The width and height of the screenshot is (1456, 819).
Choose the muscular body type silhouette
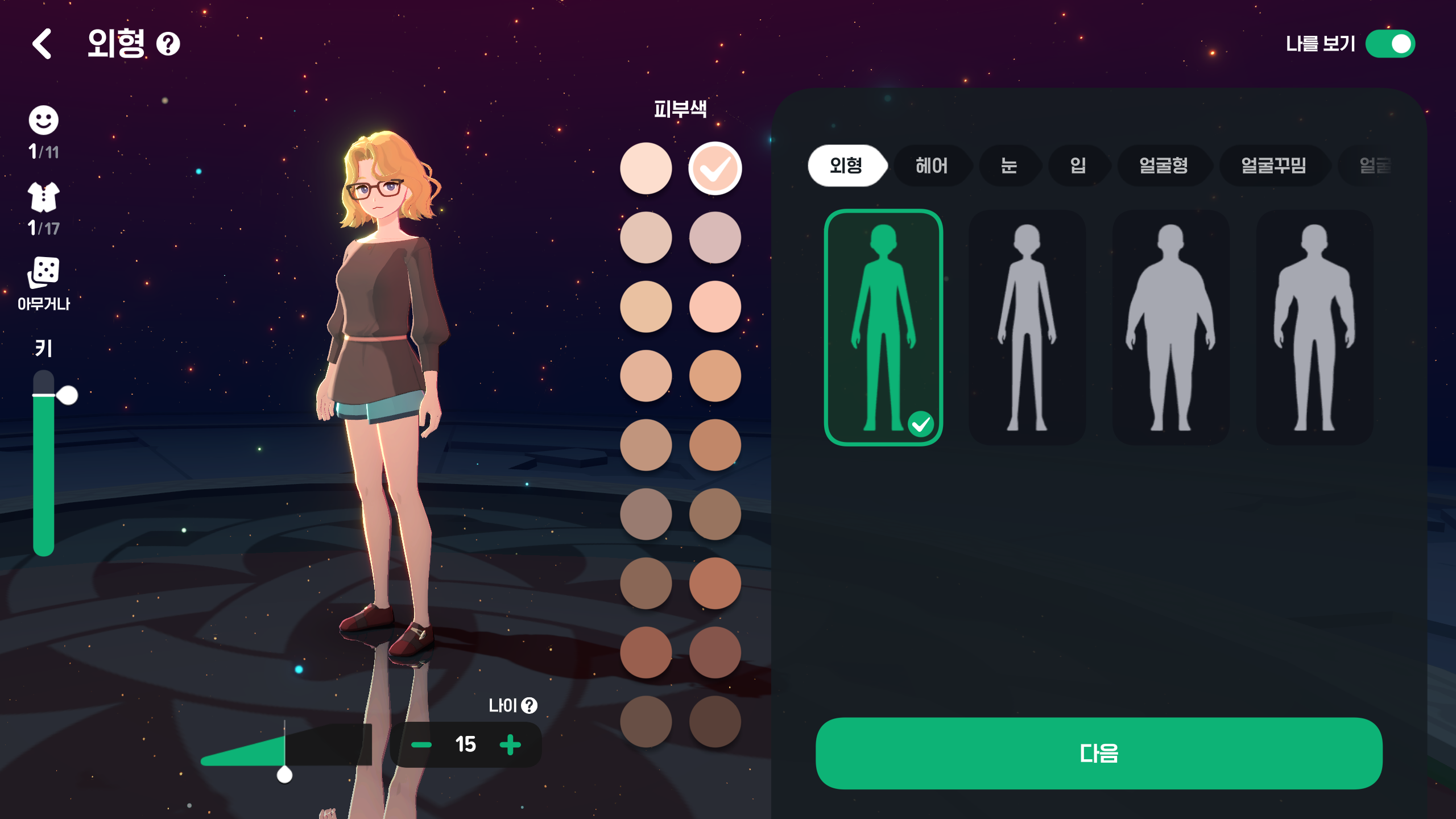[x=1314, y=327]
